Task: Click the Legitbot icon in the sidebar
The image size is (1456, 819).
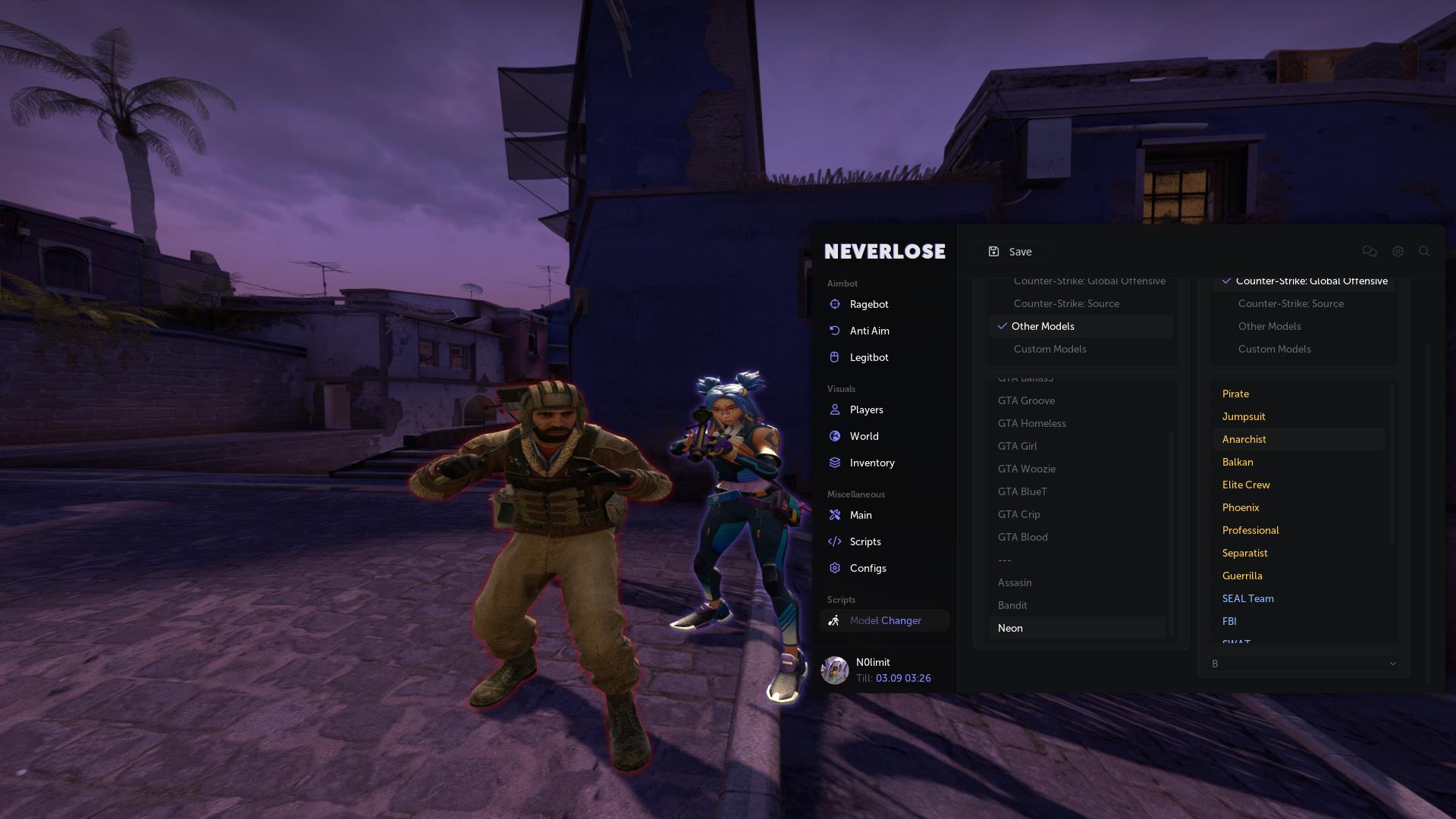Action: [835, 356]
